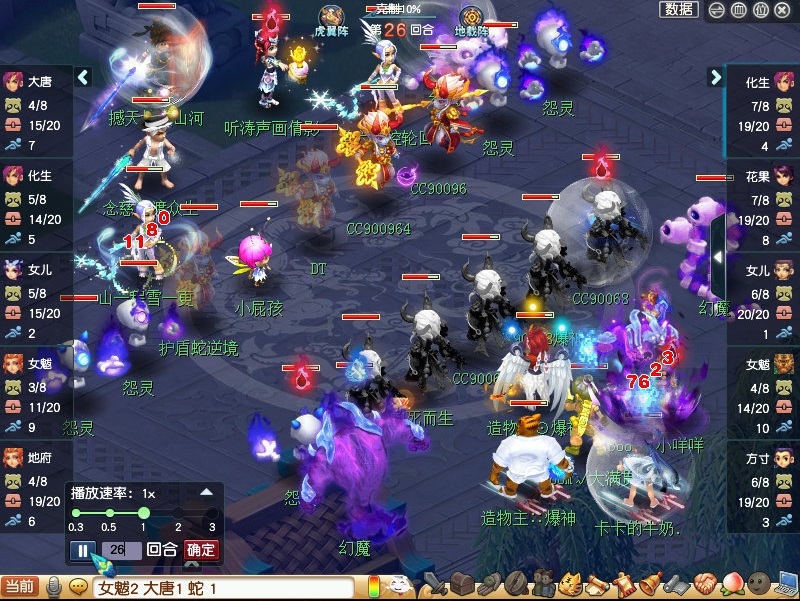Open the handshake trade icon

point(702,585)
